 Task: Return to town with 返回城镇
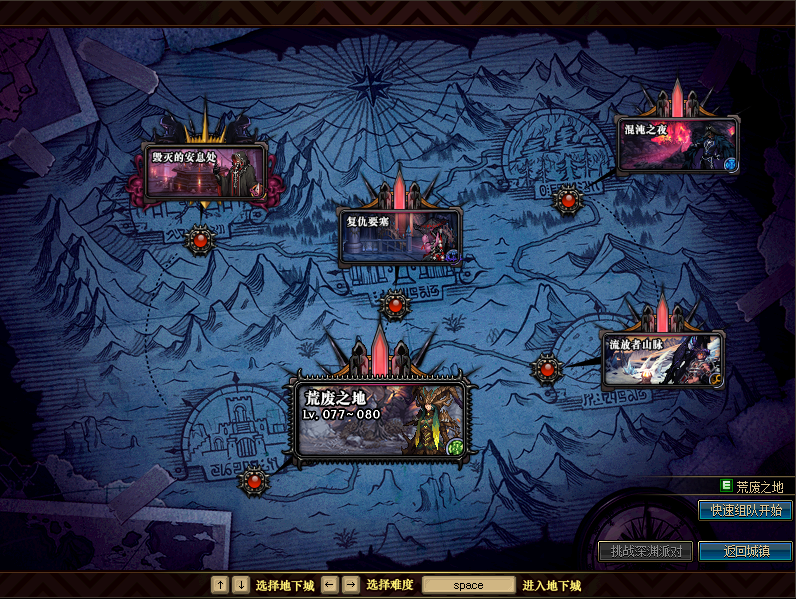tap(745, 551)
